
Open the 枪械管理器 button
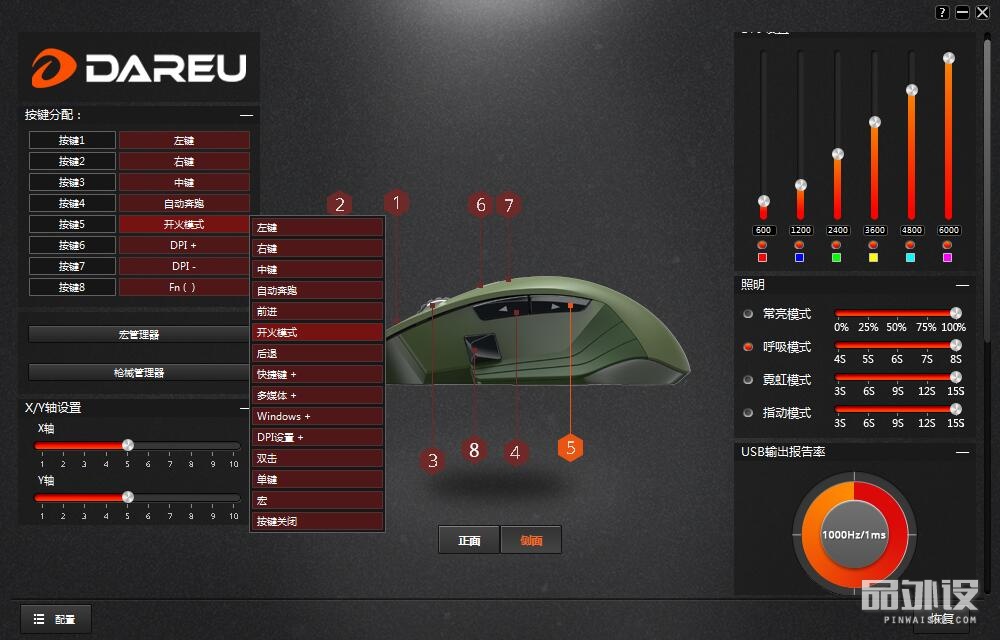click(x=139, y=372)
